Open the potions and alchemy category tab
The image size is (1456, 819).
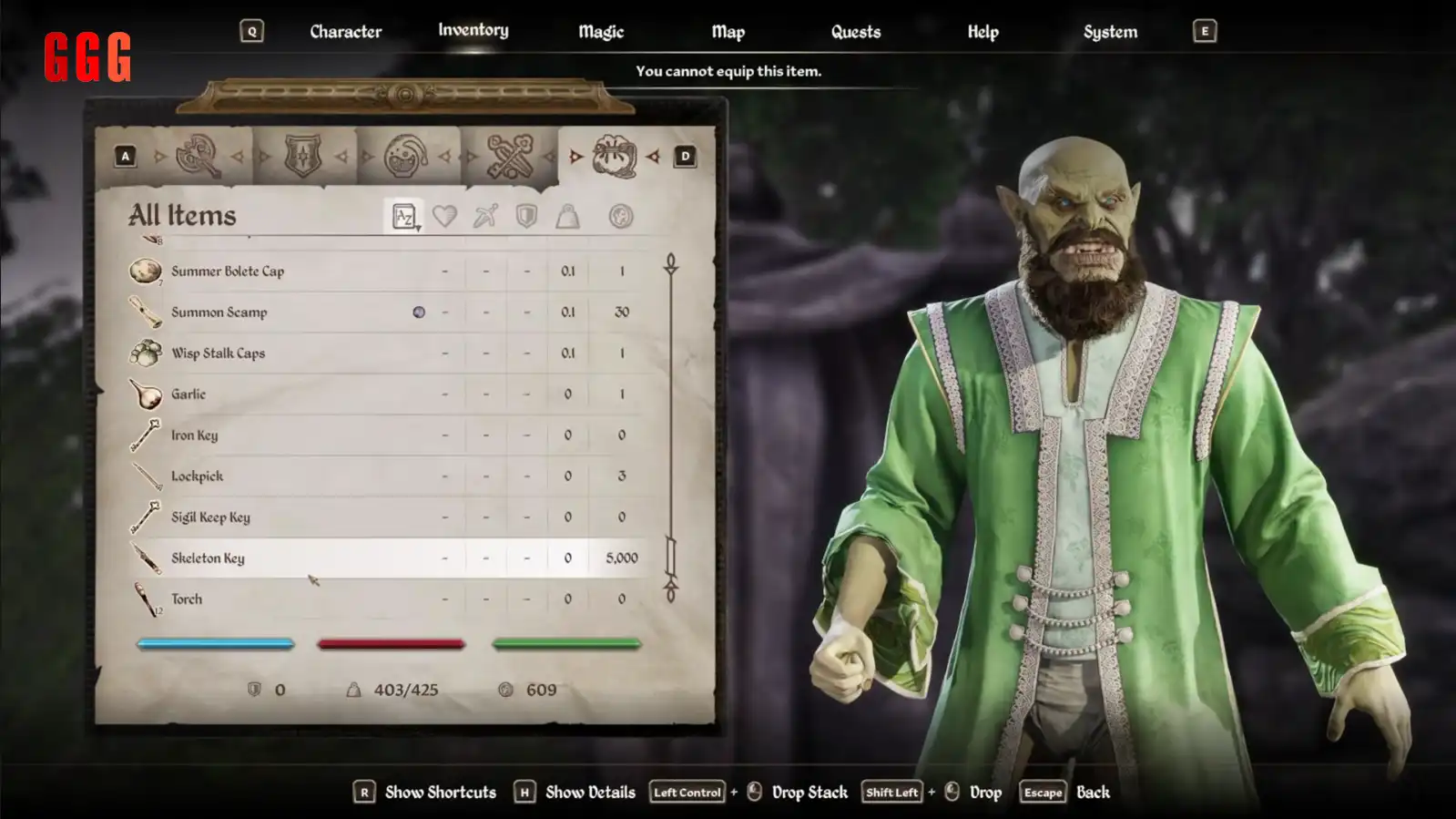[406, 157]
